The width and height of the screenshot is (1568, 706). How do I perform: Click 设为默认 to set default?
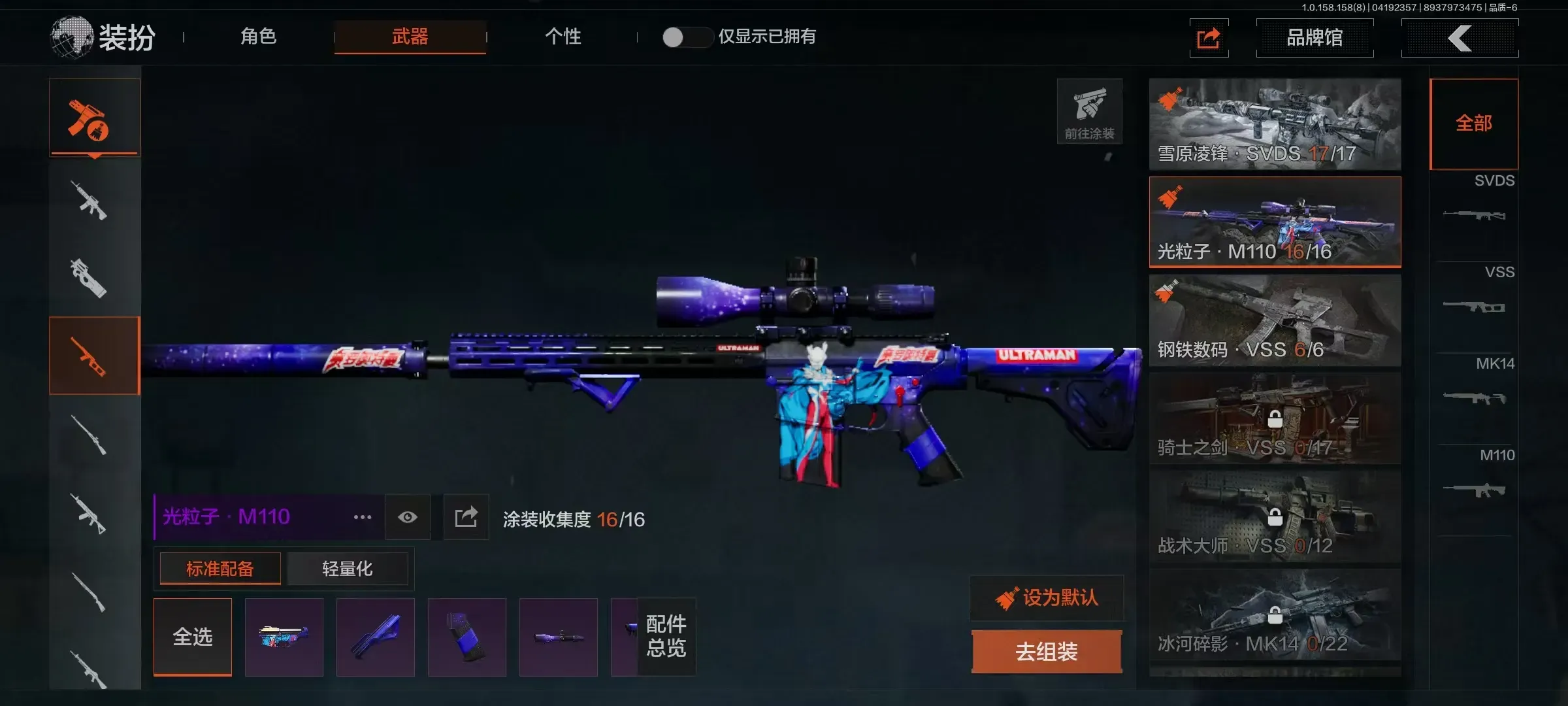coord(1047,597)
